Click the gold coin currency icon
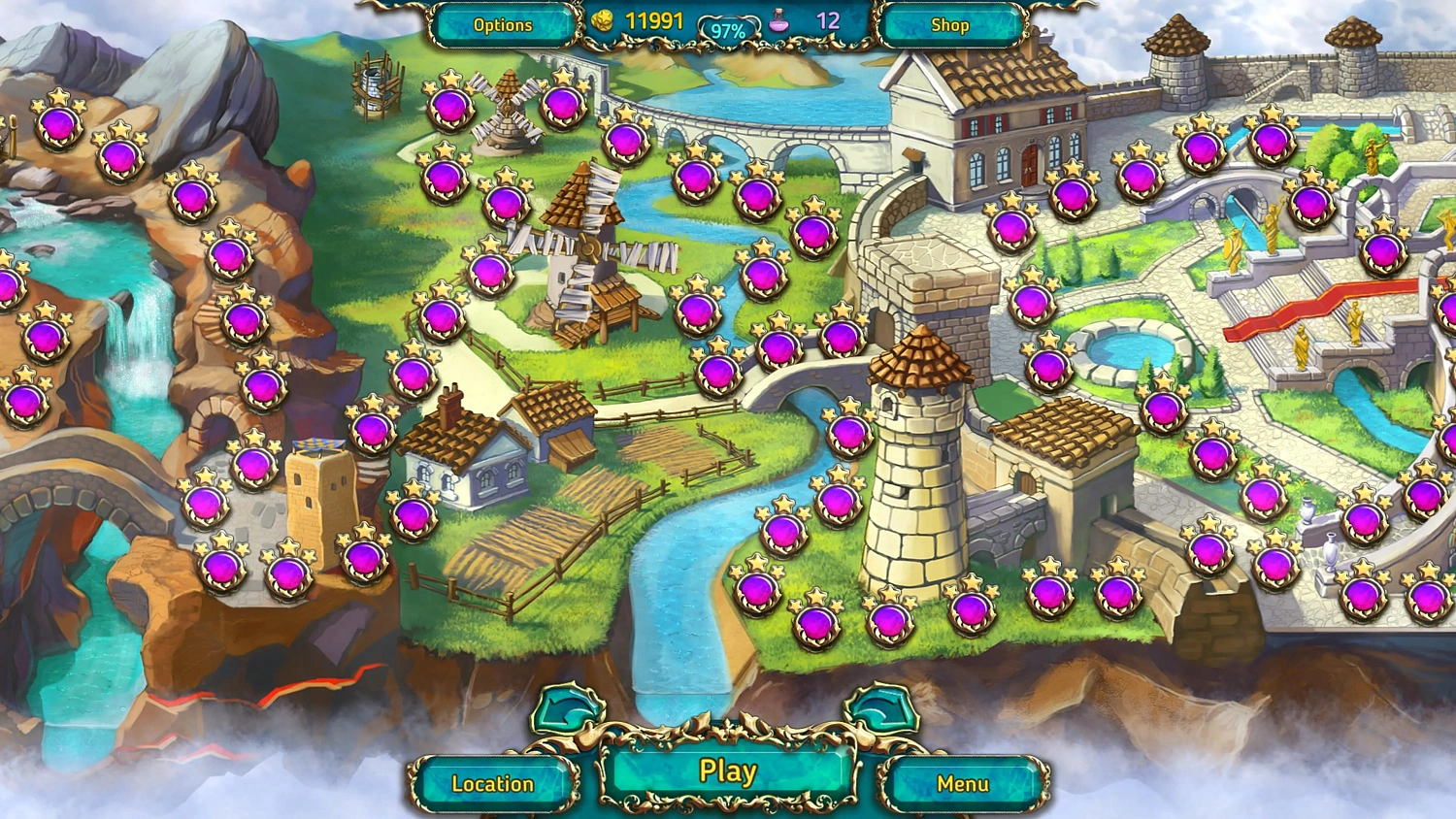Viewport: 1456px width, 819px height. click(x=602, y=21)
